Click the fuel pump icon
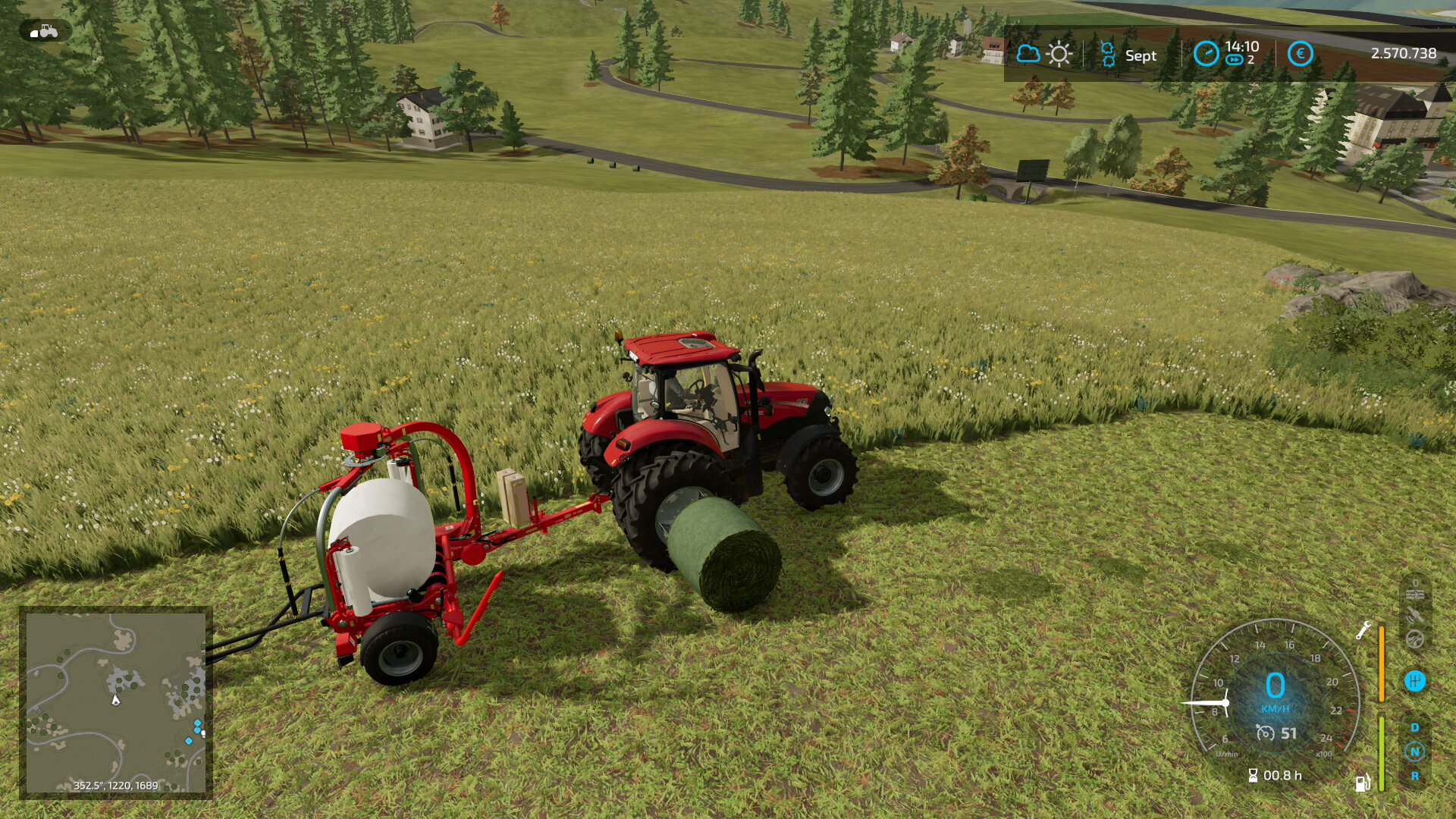Screen dimensions: 1456x819 (x=1362, y=783)
